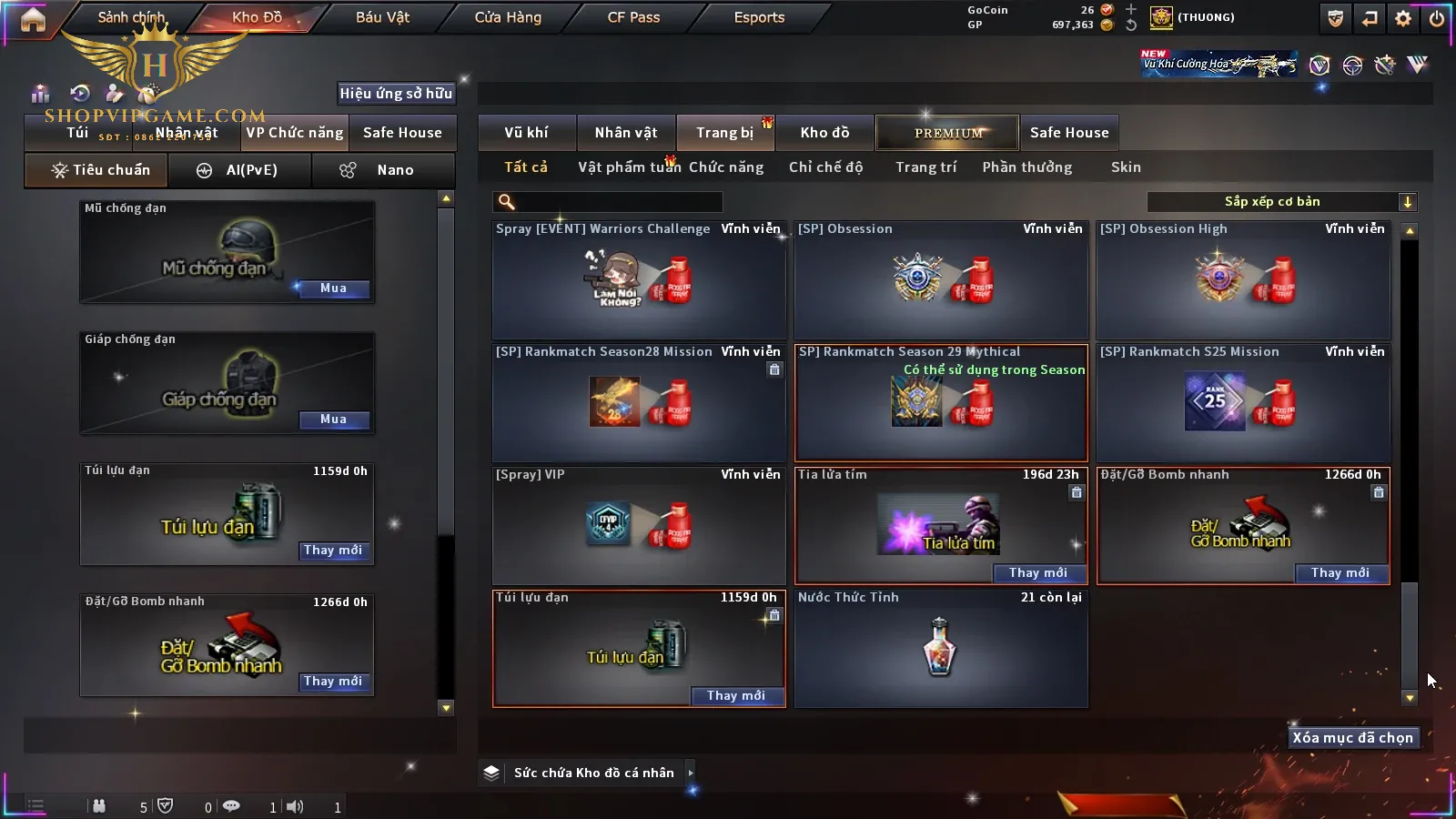Image resolution: width=1456 pixels, height=819 pixels.
Task: Return to the home lobby icon
Action: (x=33, y=19)
